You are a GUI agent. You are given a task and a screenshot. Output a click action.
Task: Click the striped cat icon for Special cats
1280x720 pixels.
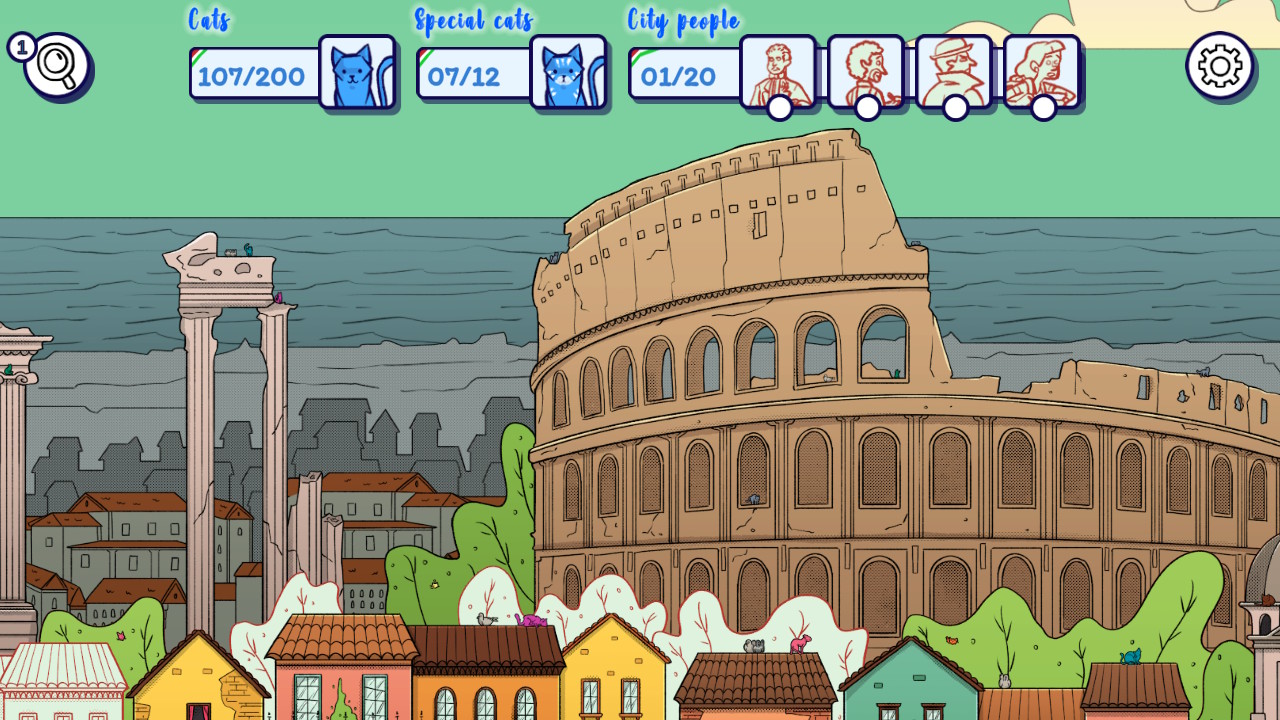pos(568,71)
